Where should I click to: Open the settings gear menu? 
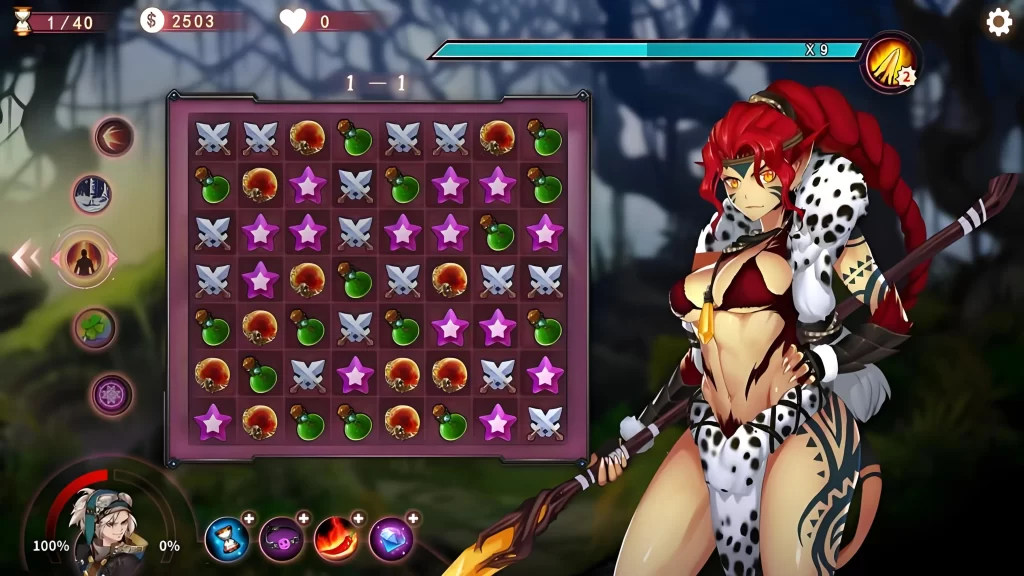tap(998, 22)
